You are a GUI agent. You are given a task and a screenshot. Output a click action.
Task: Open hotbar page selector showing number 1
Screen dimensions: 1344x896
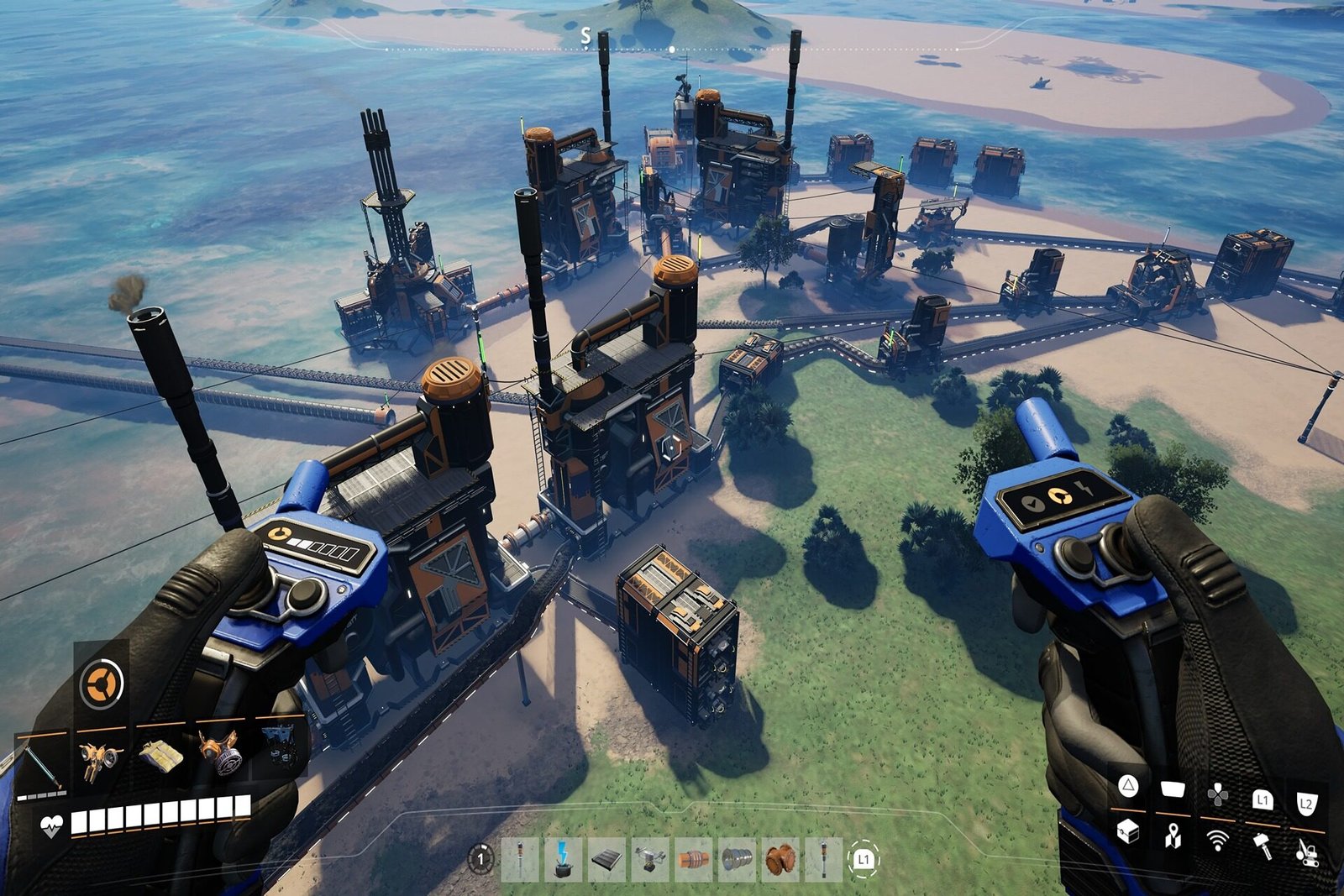[480, 858]
